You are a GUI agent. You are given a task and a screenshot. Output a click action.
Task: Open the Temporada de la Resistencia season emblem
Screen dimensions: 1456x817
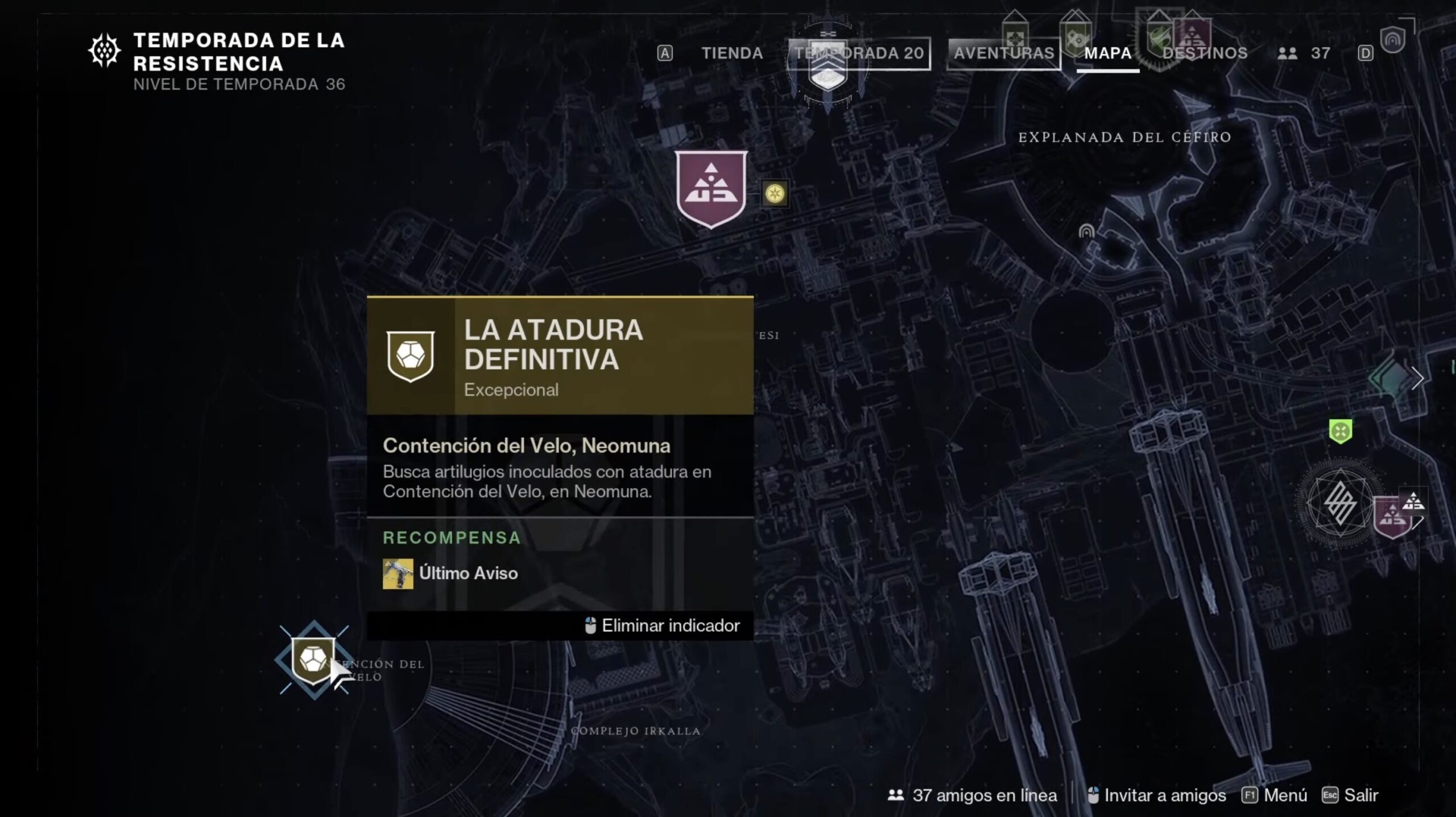[105, 51]
